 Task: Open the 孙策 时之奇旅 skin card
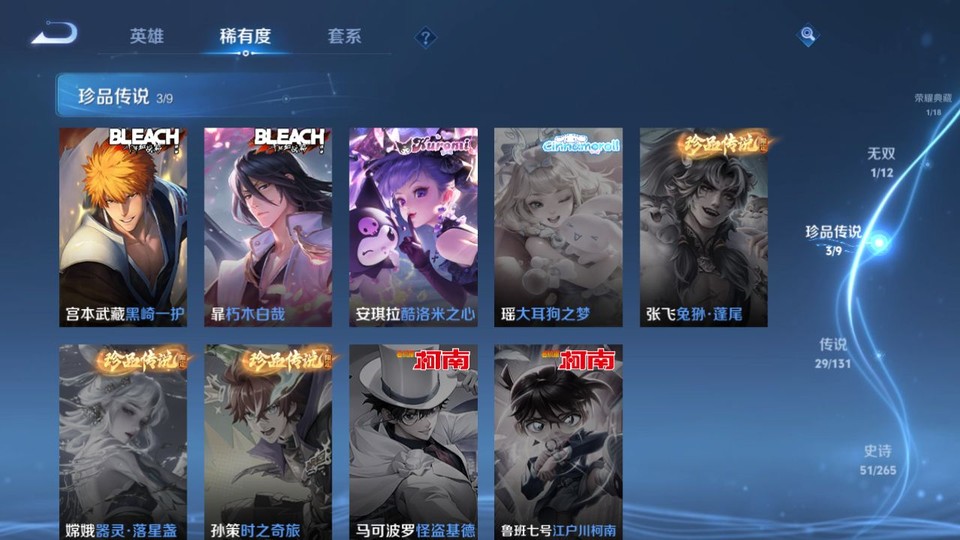tap(268, 442)
